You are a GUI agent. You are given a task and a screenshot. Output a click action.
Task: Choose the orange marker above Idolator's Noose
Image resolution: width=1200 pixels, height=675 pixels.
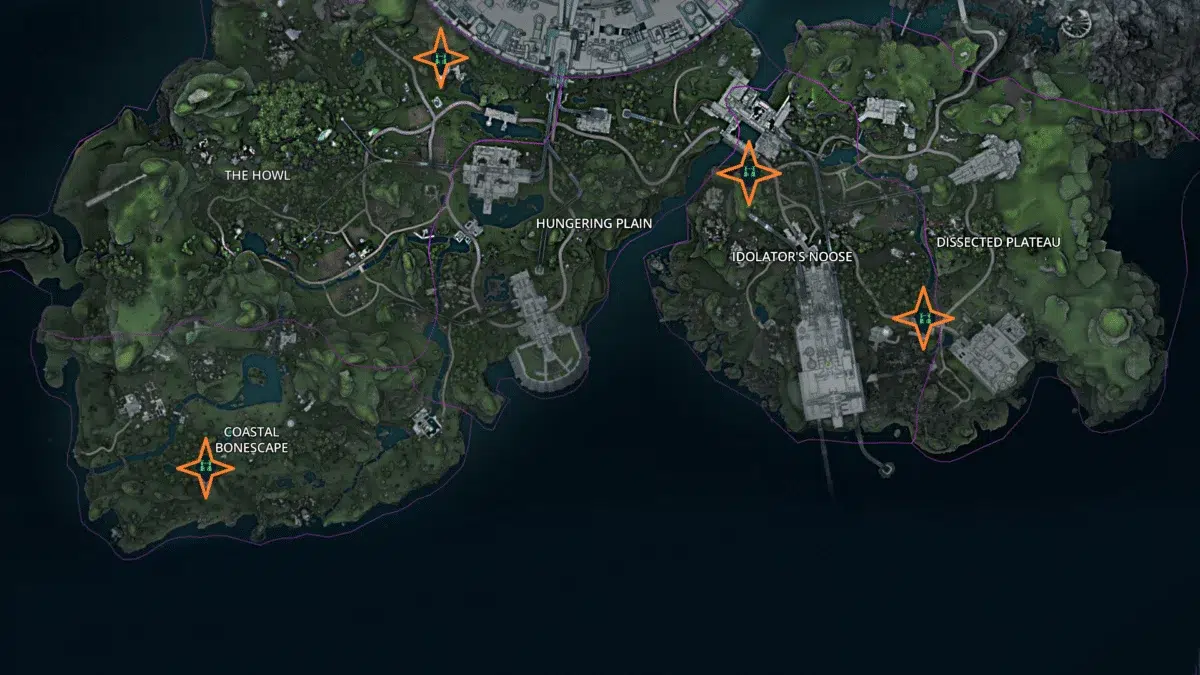point(748,173)
